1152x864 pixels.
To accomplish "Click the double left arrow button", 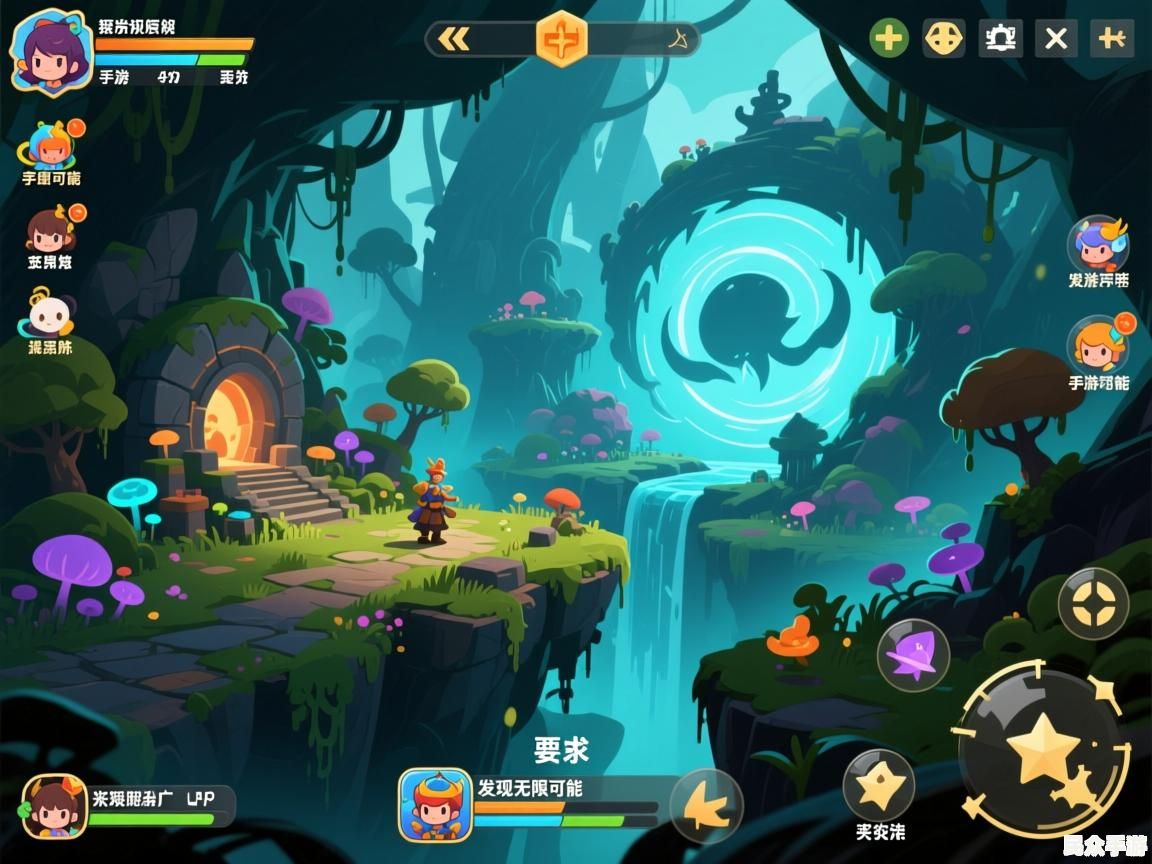I will click(455, 39).
